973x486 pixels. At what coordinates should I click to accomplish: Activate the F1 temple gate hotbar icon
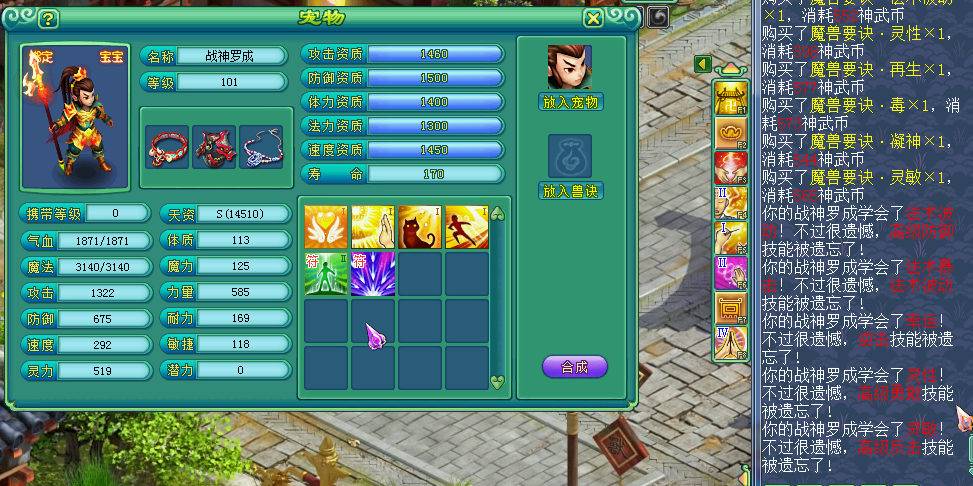pos(730,99)
